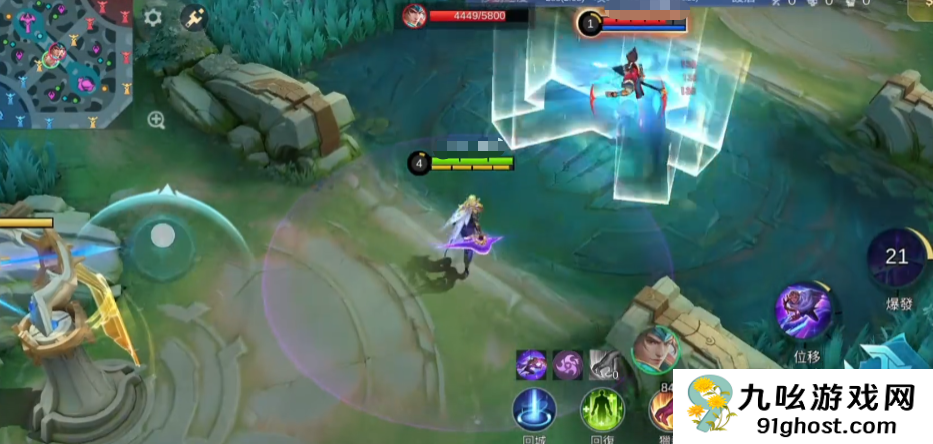The image size is (933, 444).
Task: Click the purple swirl passive icon
Action: pos(568,364)
